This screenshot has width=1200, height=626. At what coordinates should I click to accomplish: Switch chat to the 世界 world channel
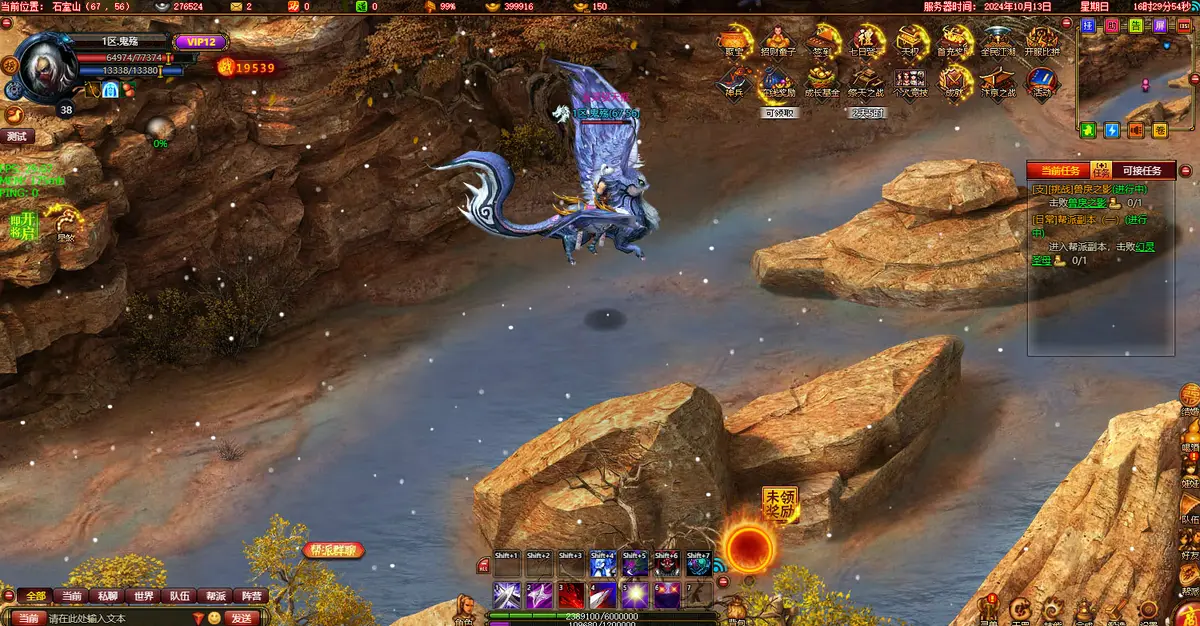[144, 596]
